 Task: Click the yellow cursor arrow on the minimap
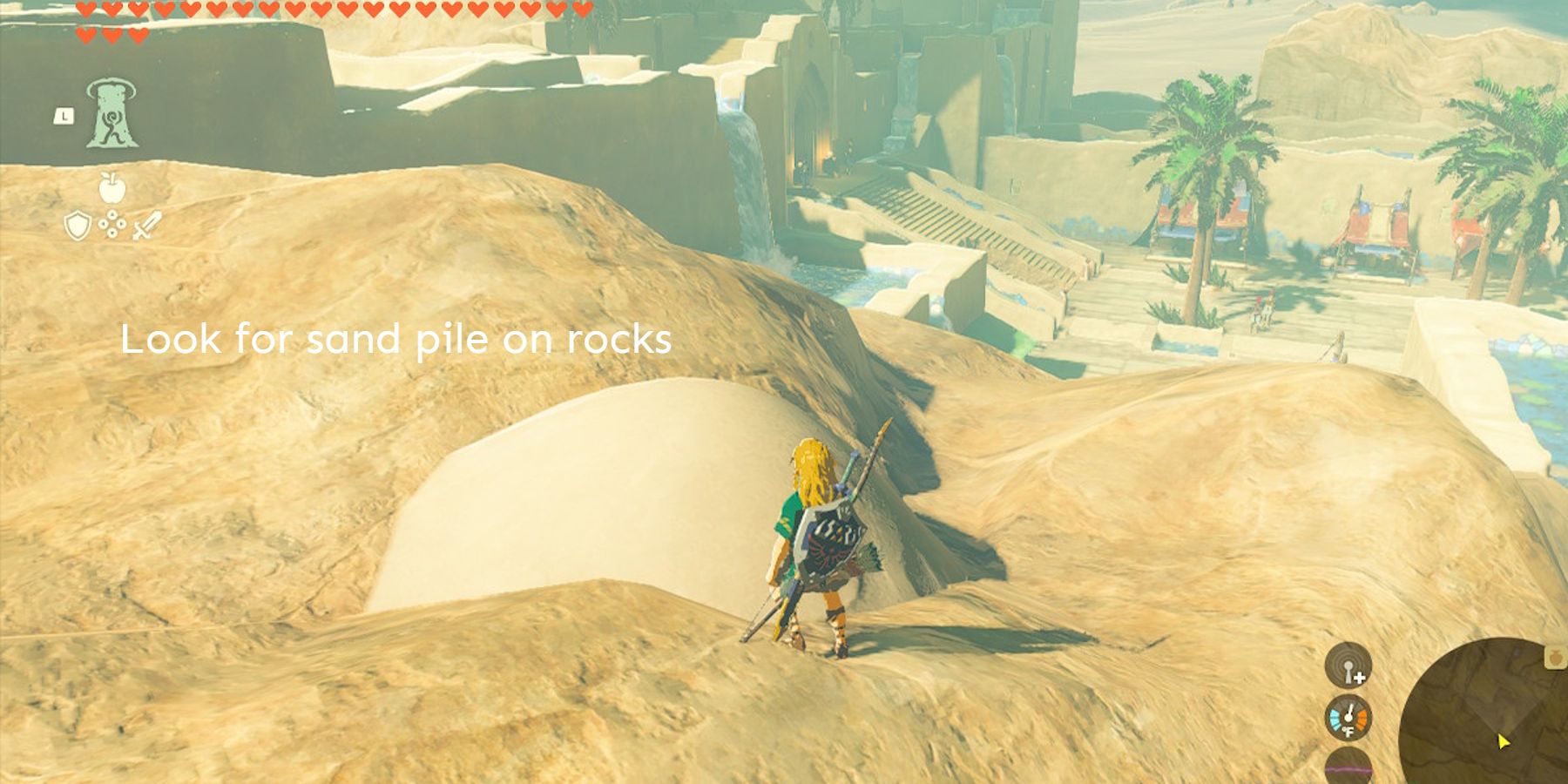pyautogui.click(x=1503, y=740)
